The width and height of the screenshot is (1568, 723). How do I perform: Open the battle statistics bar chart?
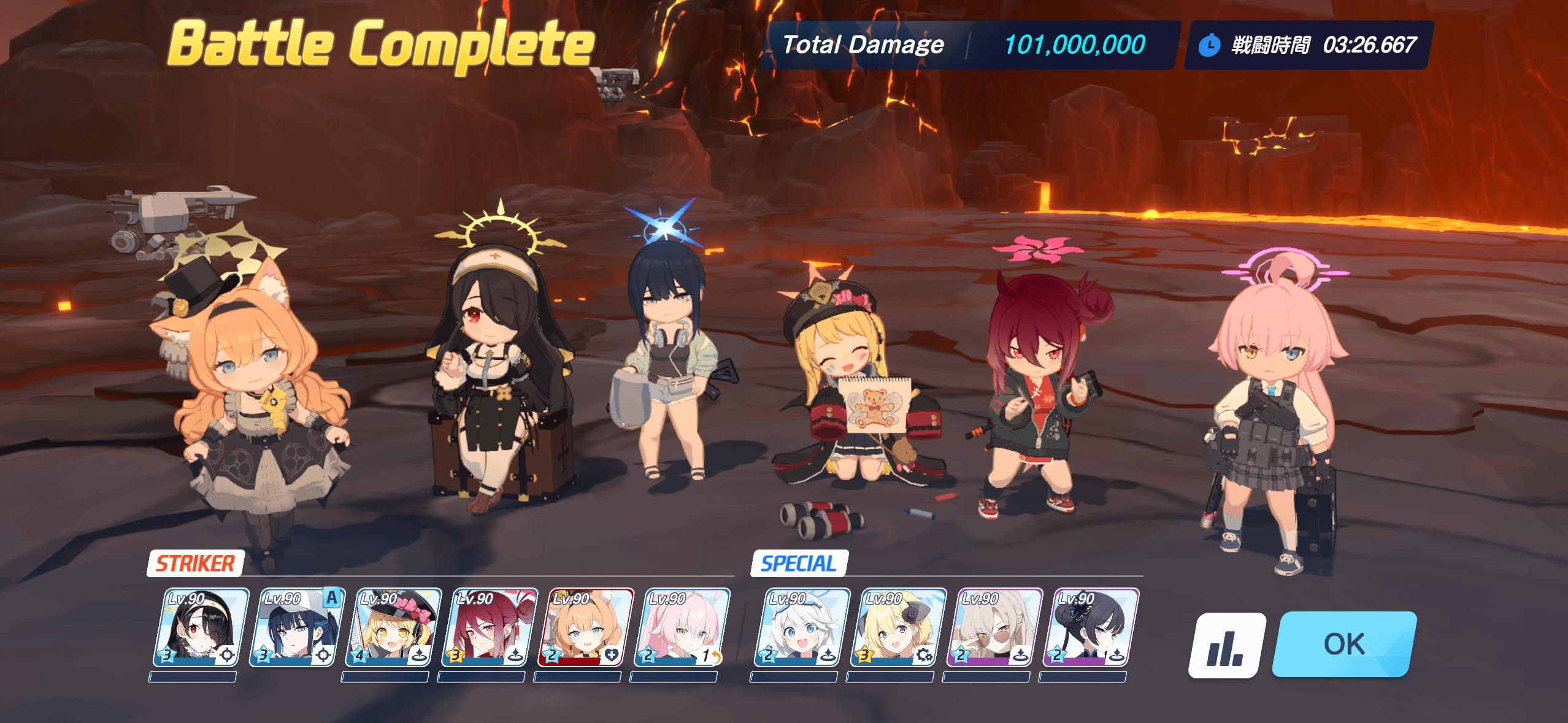click(1227, 645)
